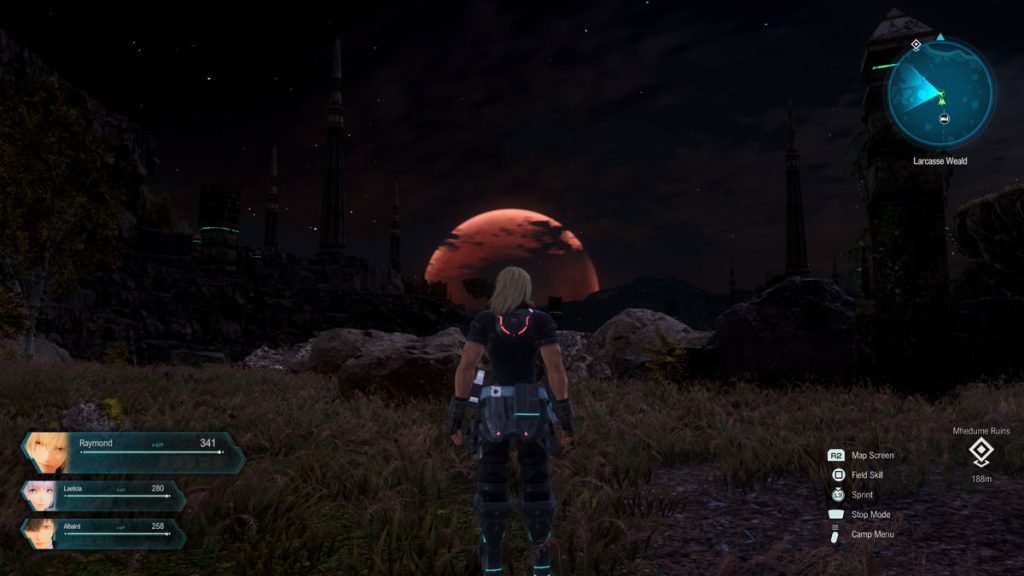
Task: Open the circular minimap
Action: 940,93
